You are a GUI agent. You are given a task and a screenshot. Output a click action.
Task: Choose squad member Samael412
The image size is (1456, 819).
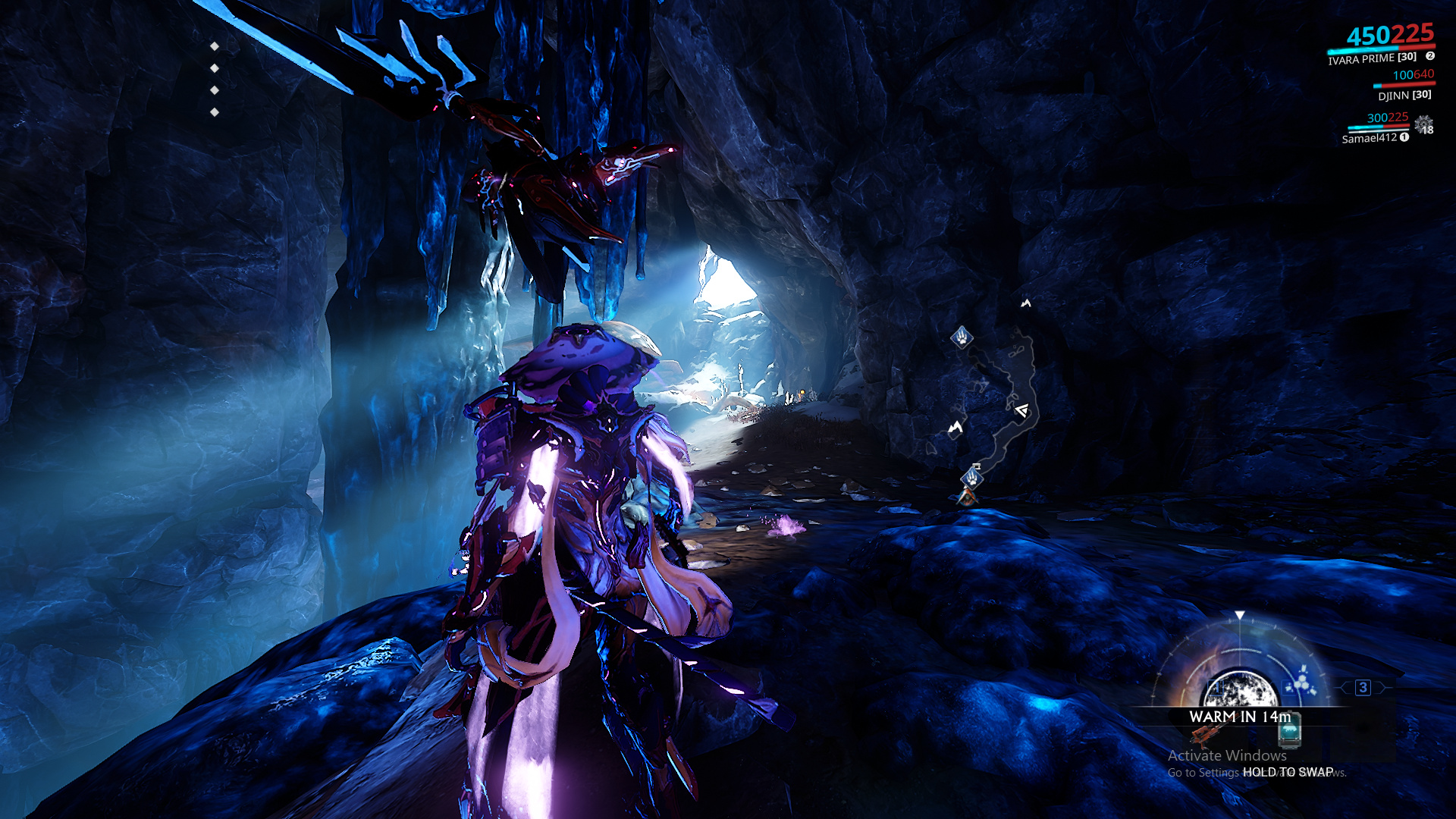point(1369,138)
